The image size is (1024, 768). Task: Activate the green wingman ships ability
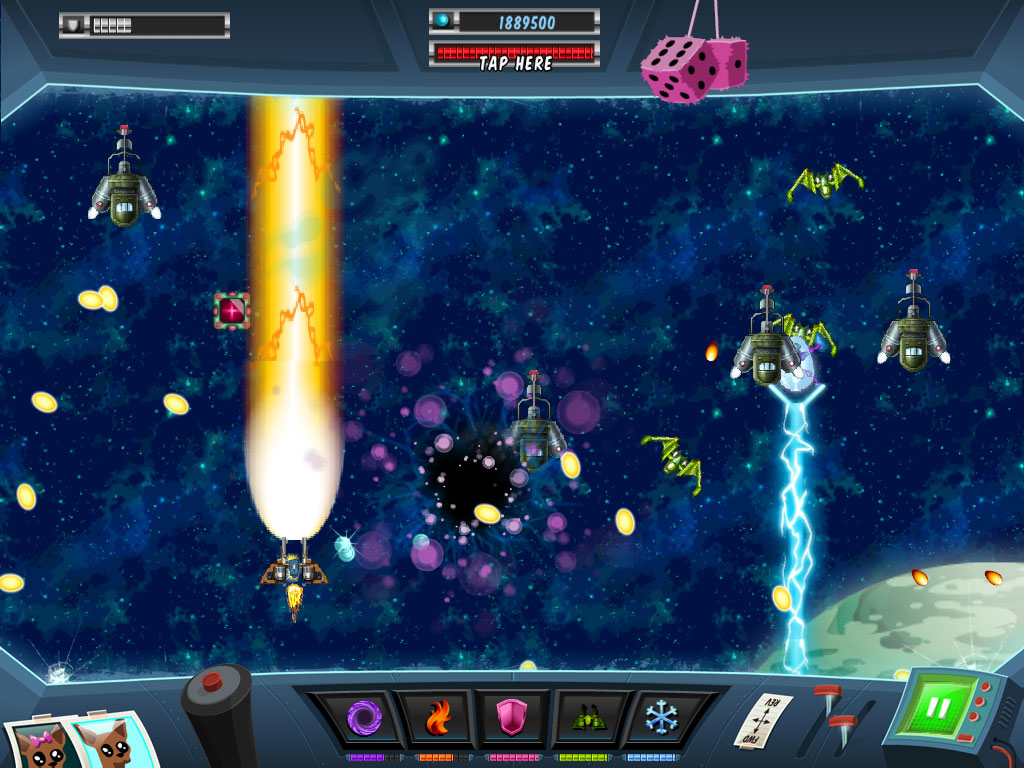[587, 717]
